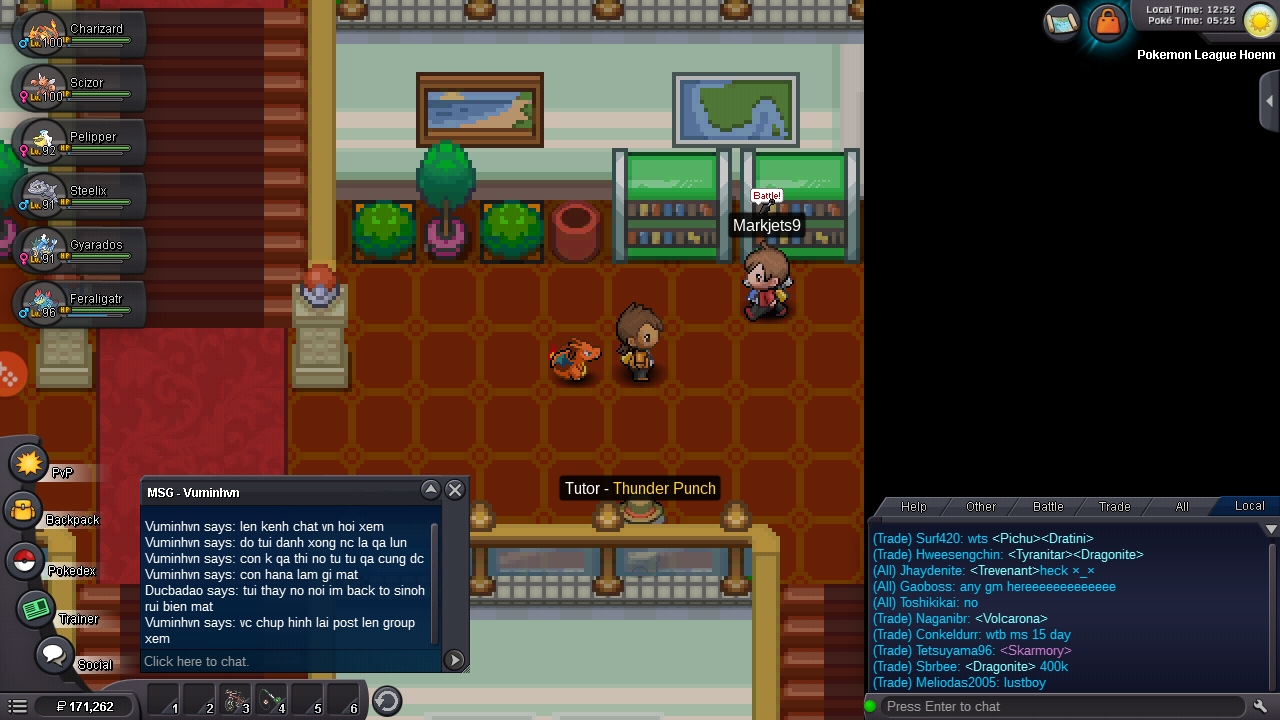Close the Vuminhvn message window
Image resolution: width=1280 pixels, height=720 pixels.
tap(455, 490)
